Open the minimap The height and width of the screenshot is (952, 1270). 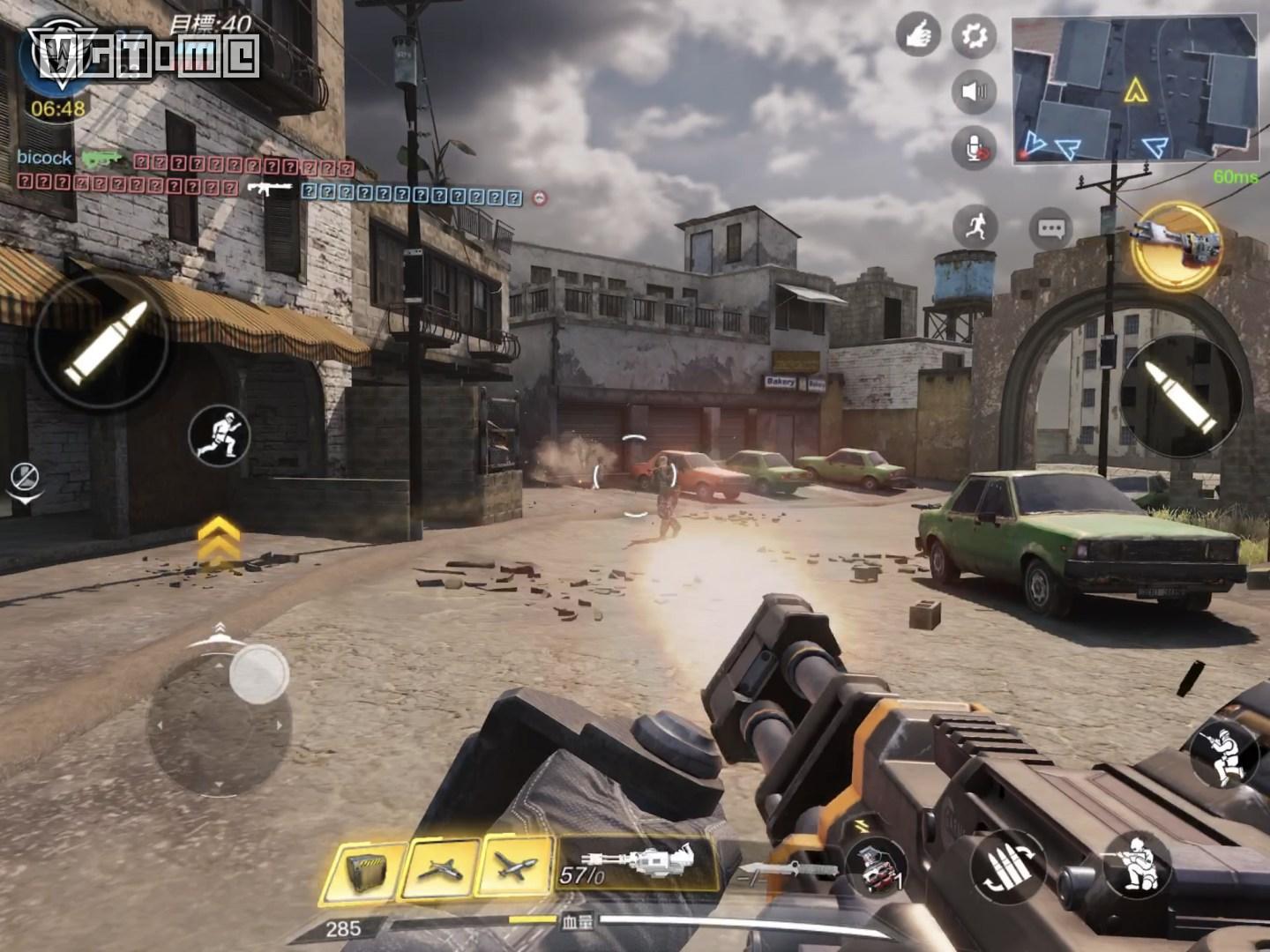pos(1134,88)
